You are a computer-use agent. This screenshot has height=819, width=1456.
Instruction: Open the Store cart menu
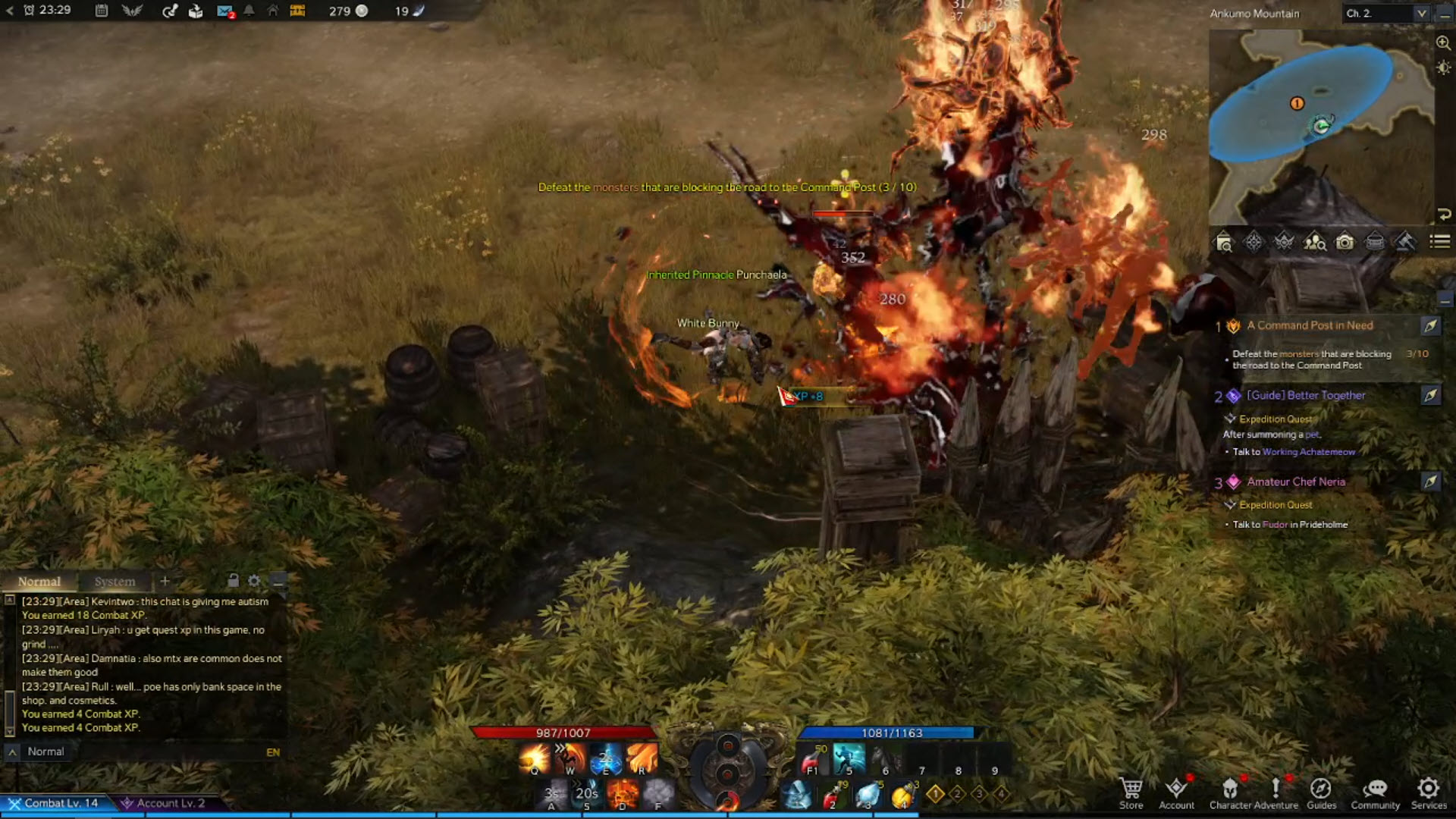1131,792
